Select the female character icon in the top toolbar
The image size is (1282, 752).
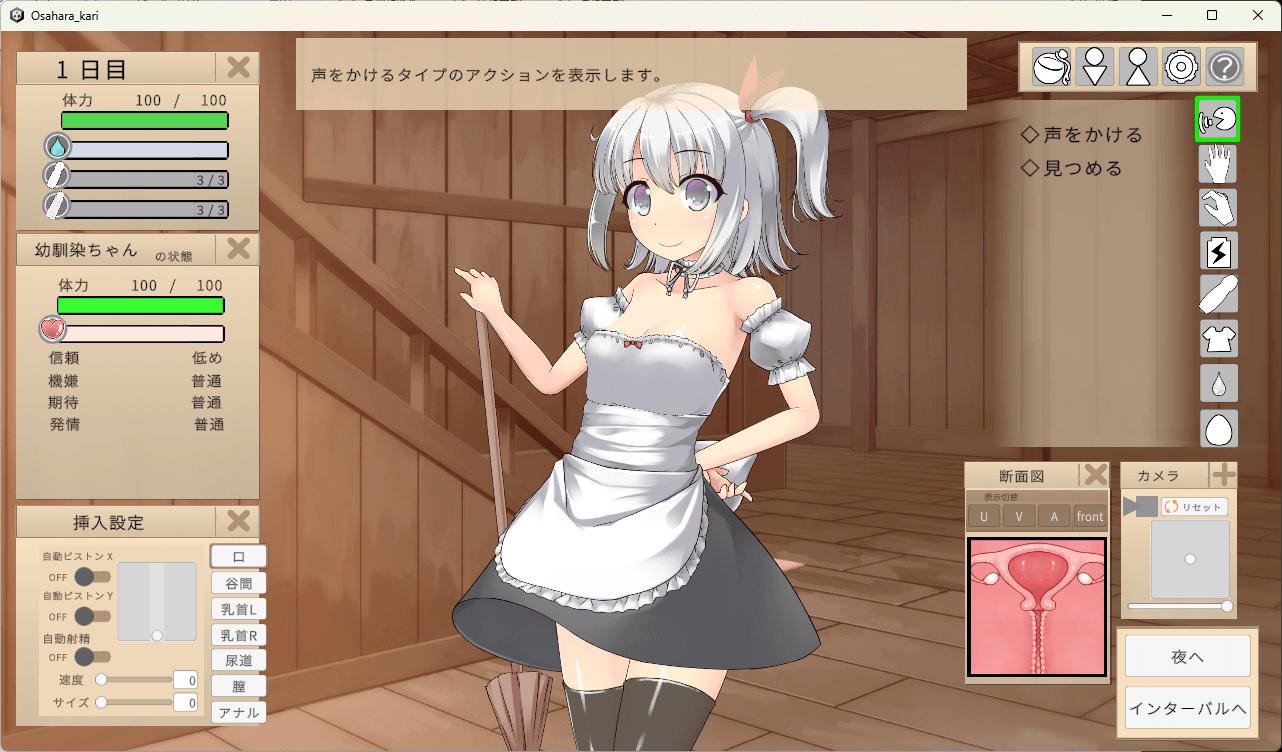click(1094, 66)
